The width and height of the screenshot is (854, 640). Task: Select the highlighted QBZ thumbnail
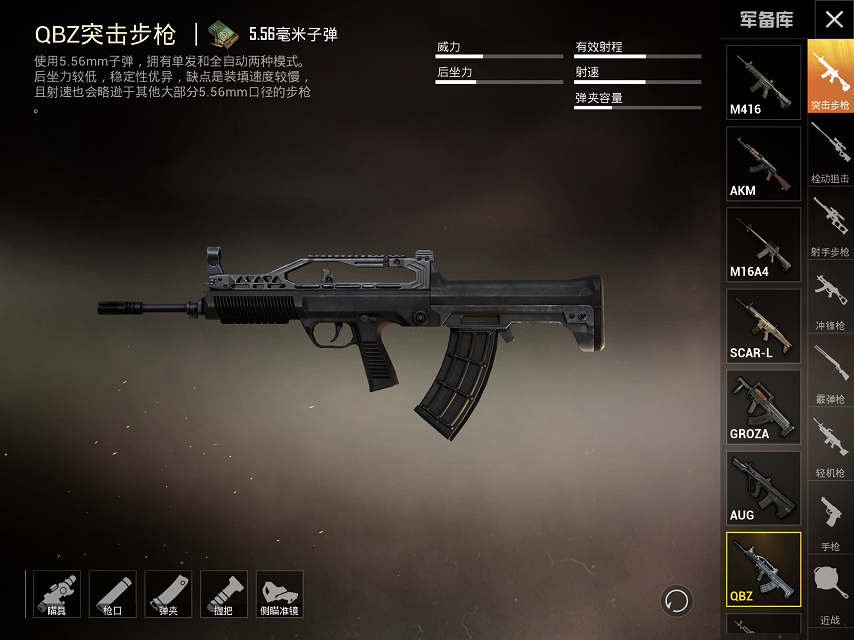pos(763,569)
